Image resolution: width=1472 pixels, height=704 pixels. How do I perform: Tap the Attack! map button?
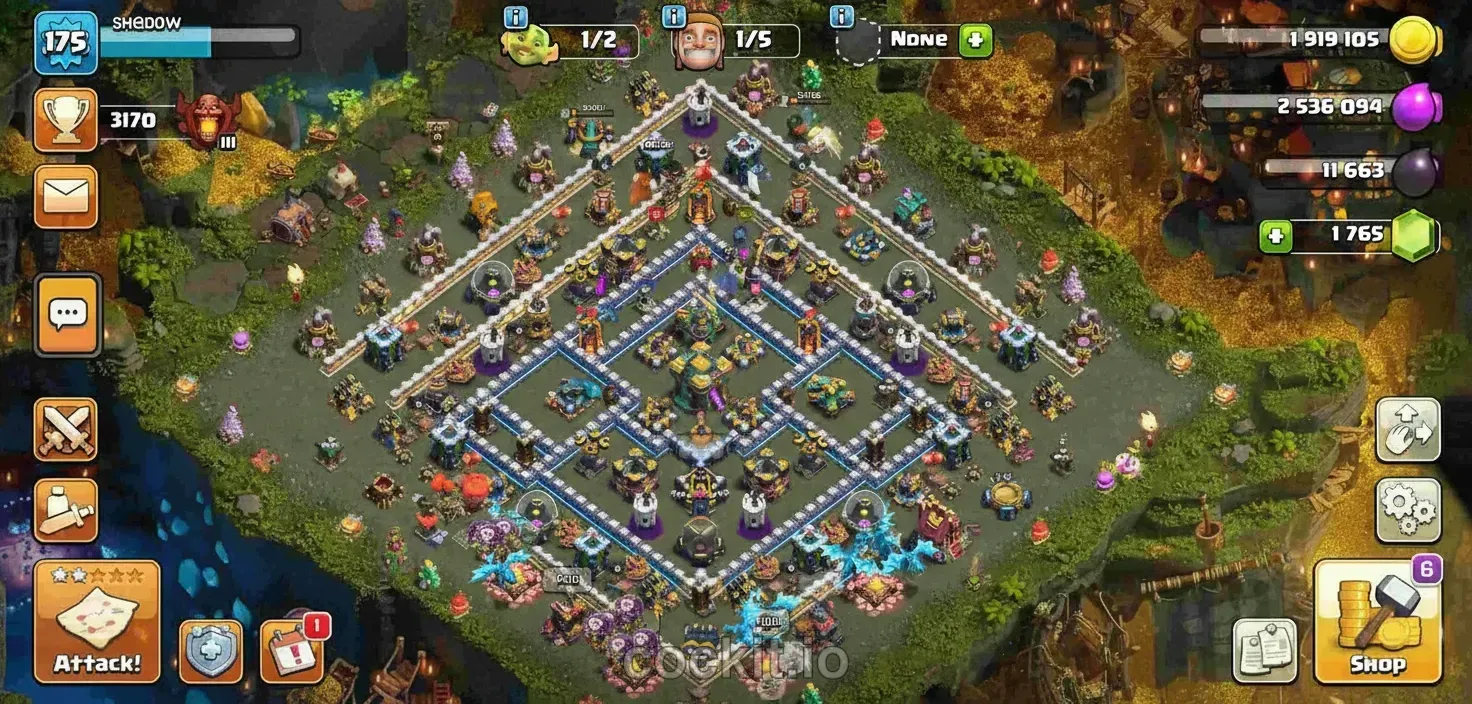point(97,621)
